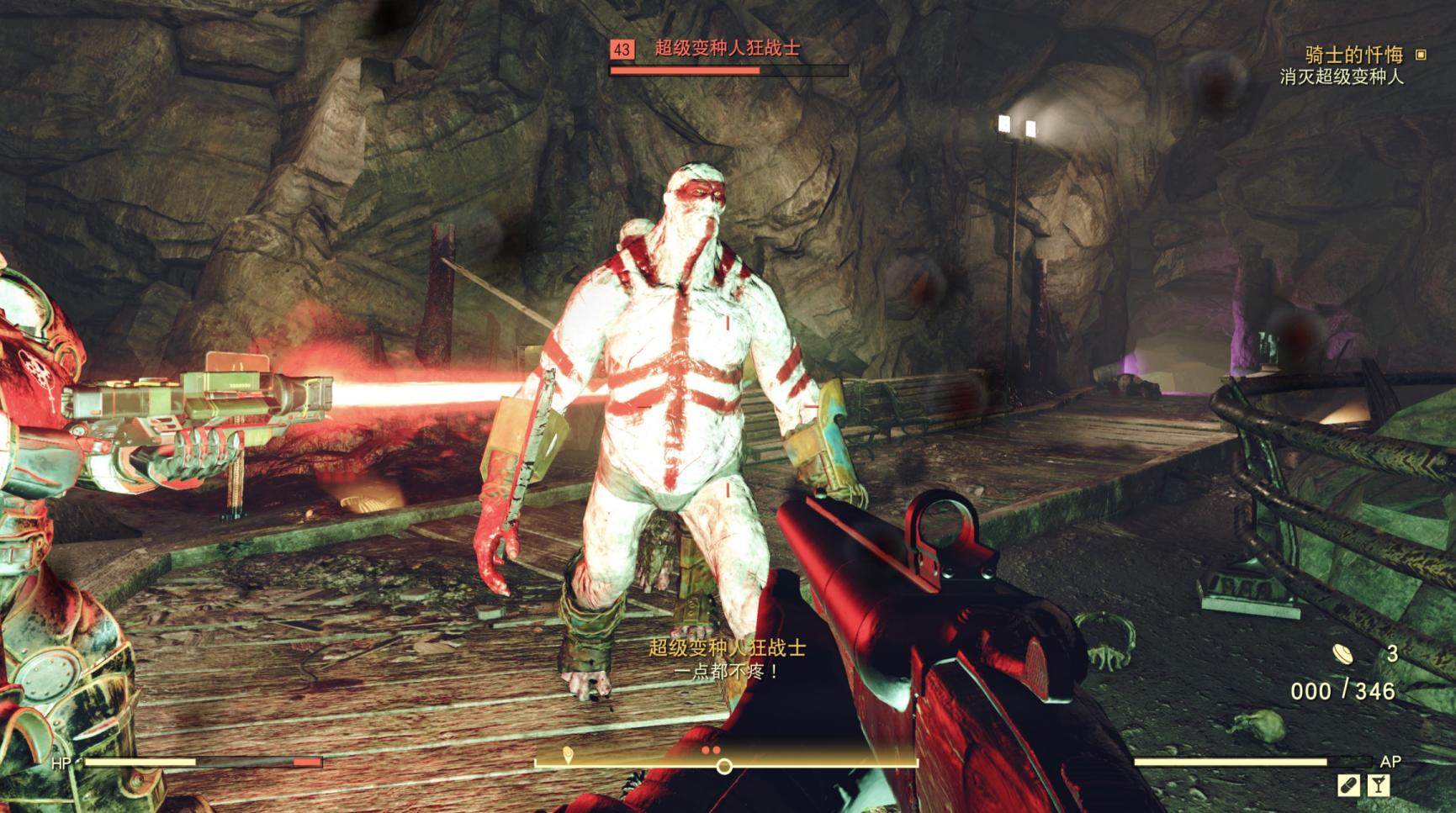Click the circular quest marker on compass

pos(723,766)
